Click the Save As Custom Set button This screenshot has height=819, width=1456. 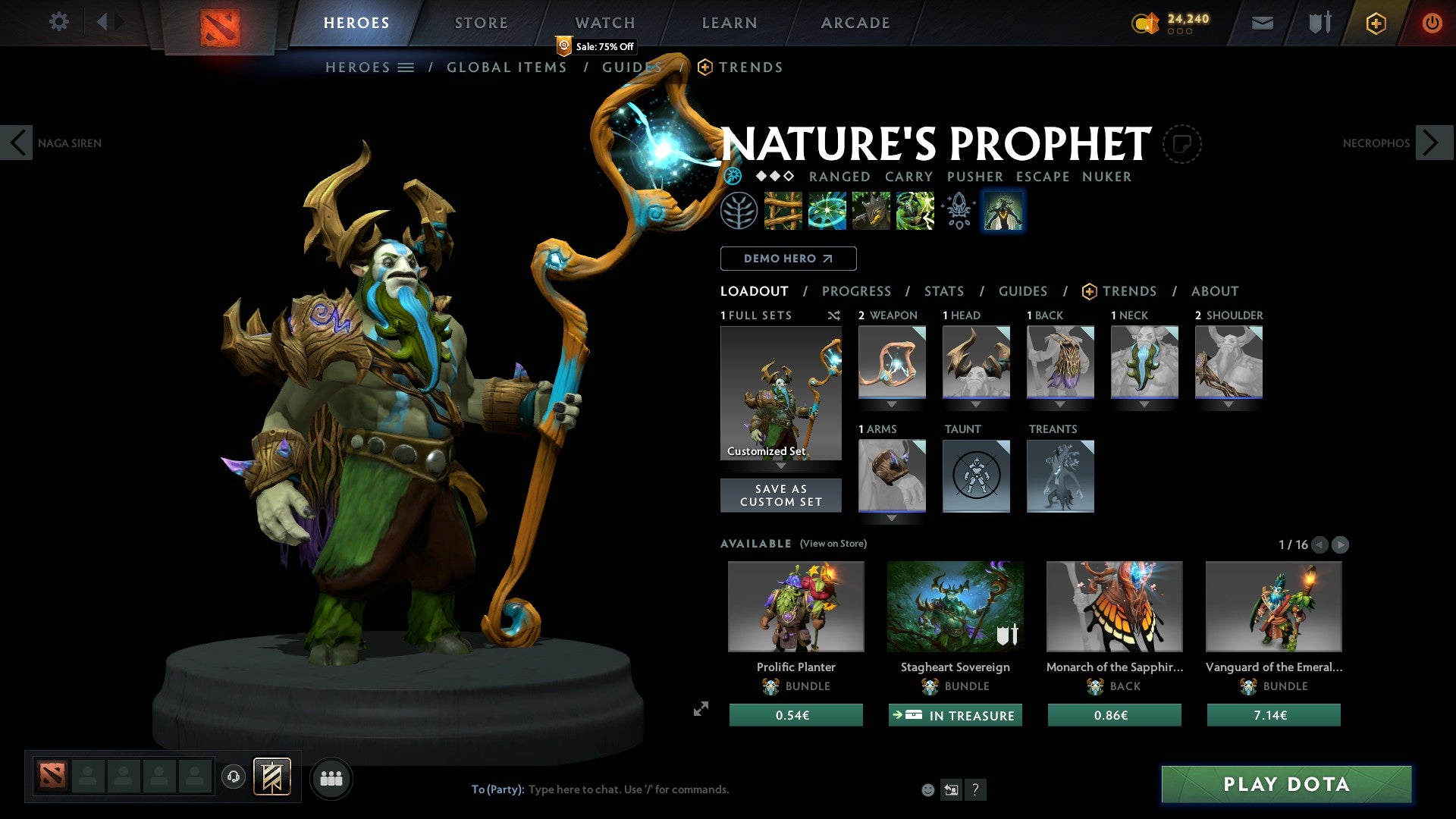[780, 495]
